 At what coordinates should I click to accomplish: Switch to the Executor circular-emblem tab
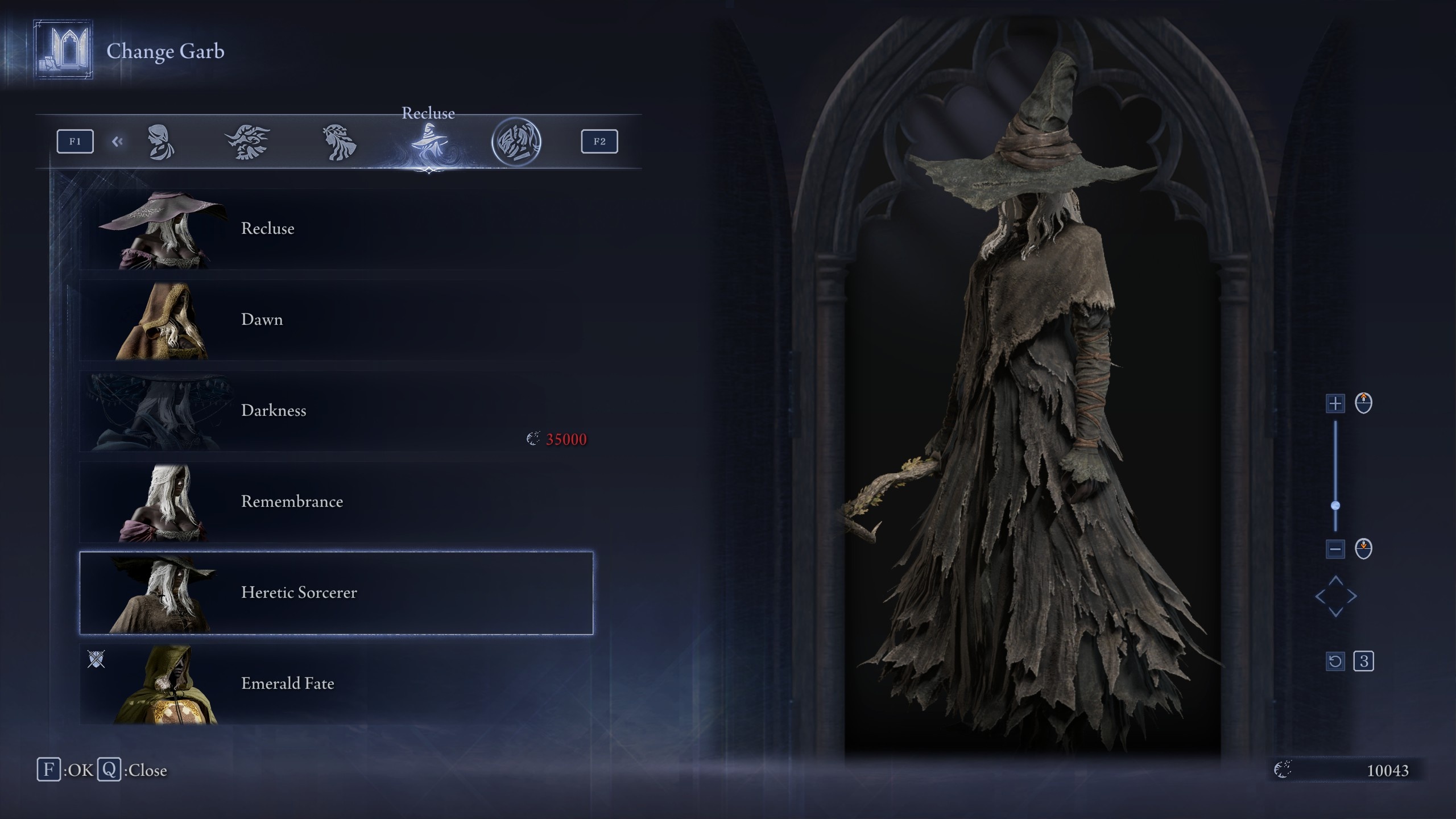point(516,142)
